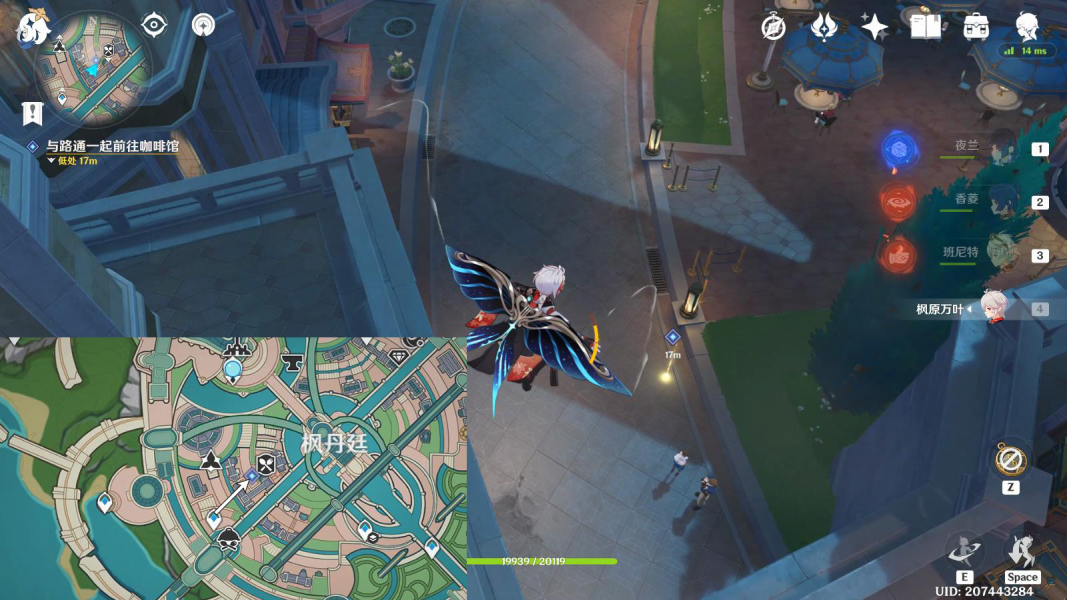Open the four-point star Wish icon
The width and height of the screenshot is (1067, 600).
tap(875, 27)
